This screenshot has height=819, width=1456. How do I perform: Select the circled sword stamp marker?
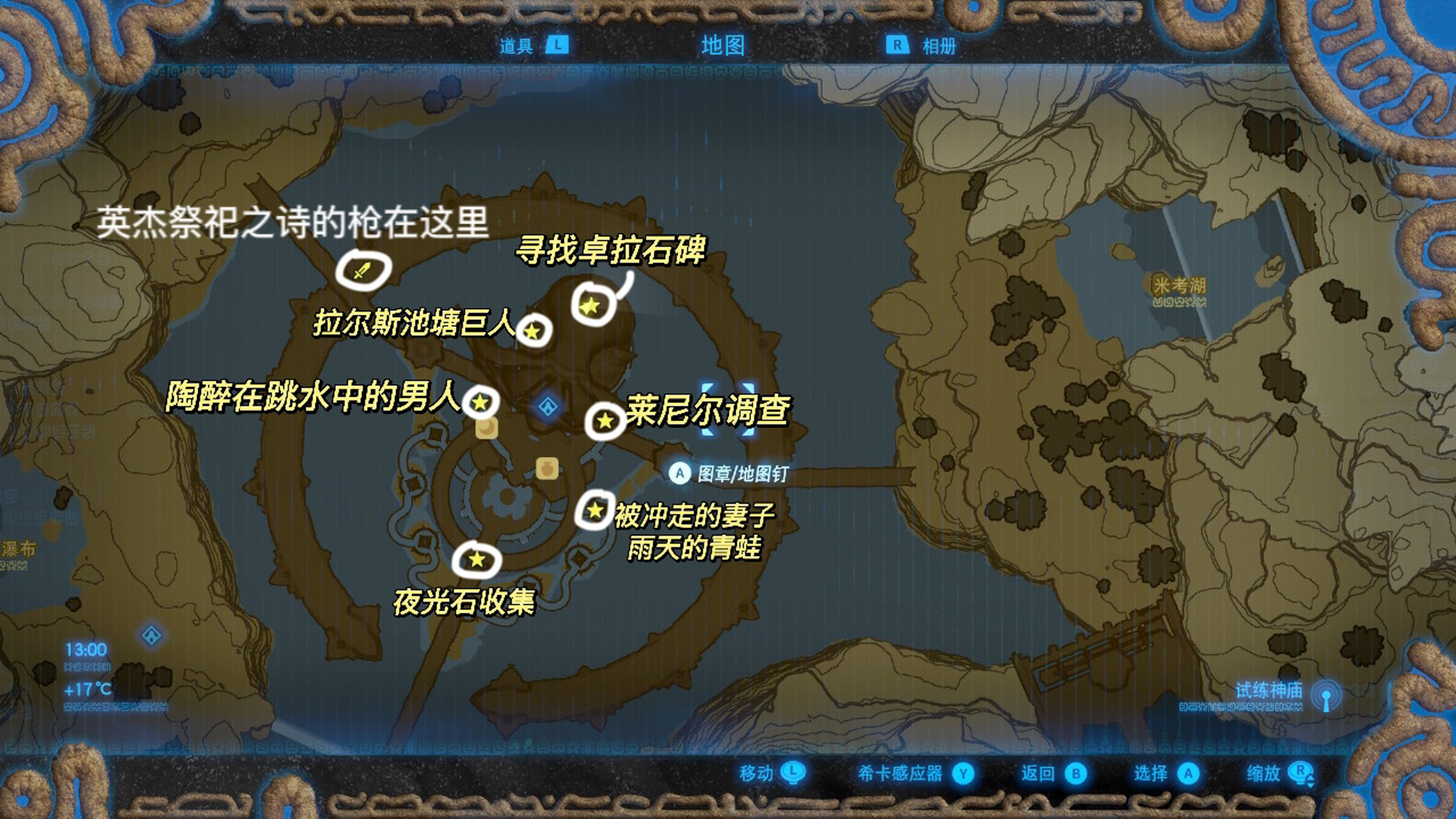[x=363, y=270]
